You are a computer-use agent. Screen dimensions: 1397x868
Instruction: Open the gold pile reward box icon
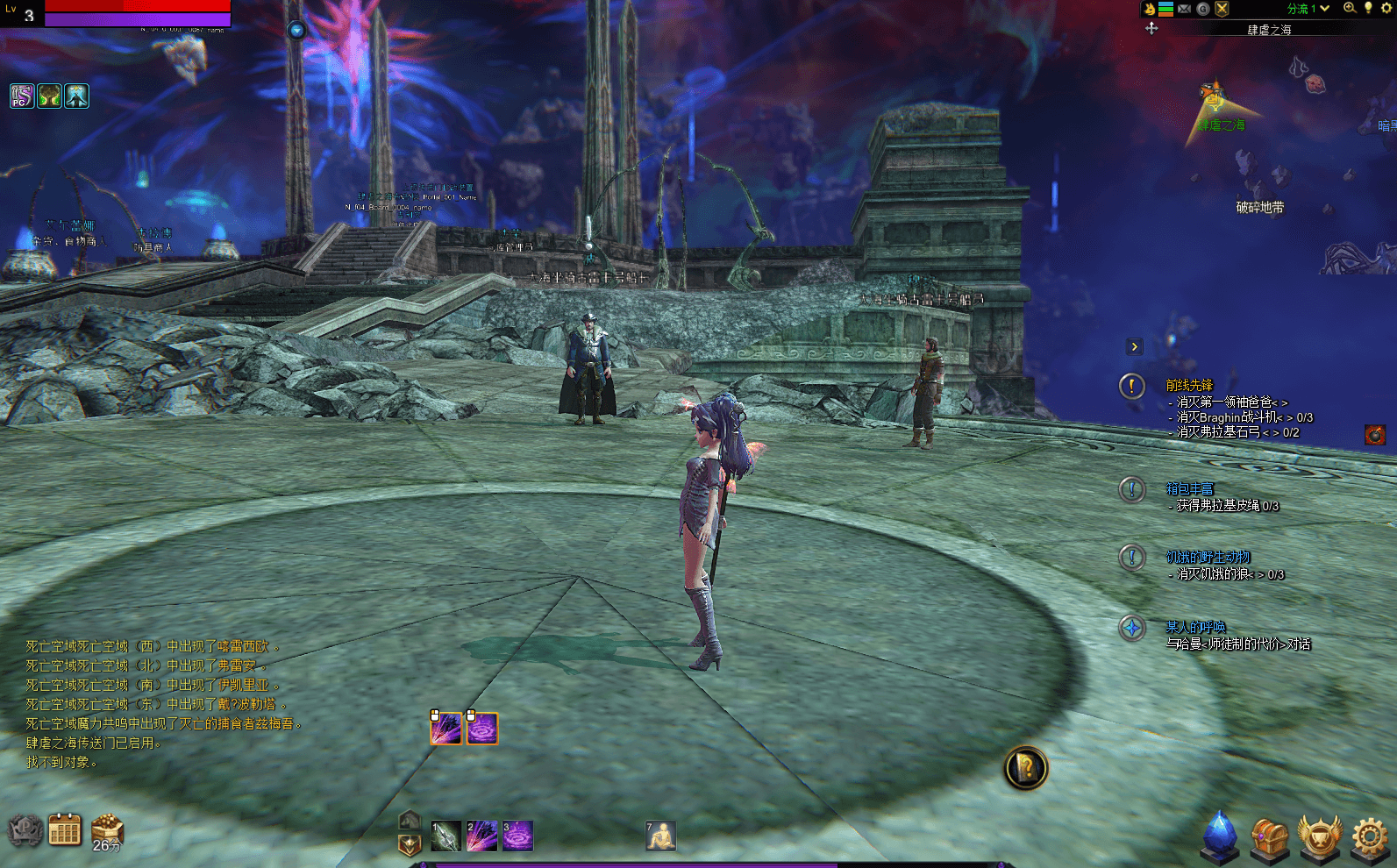(107, 828)
